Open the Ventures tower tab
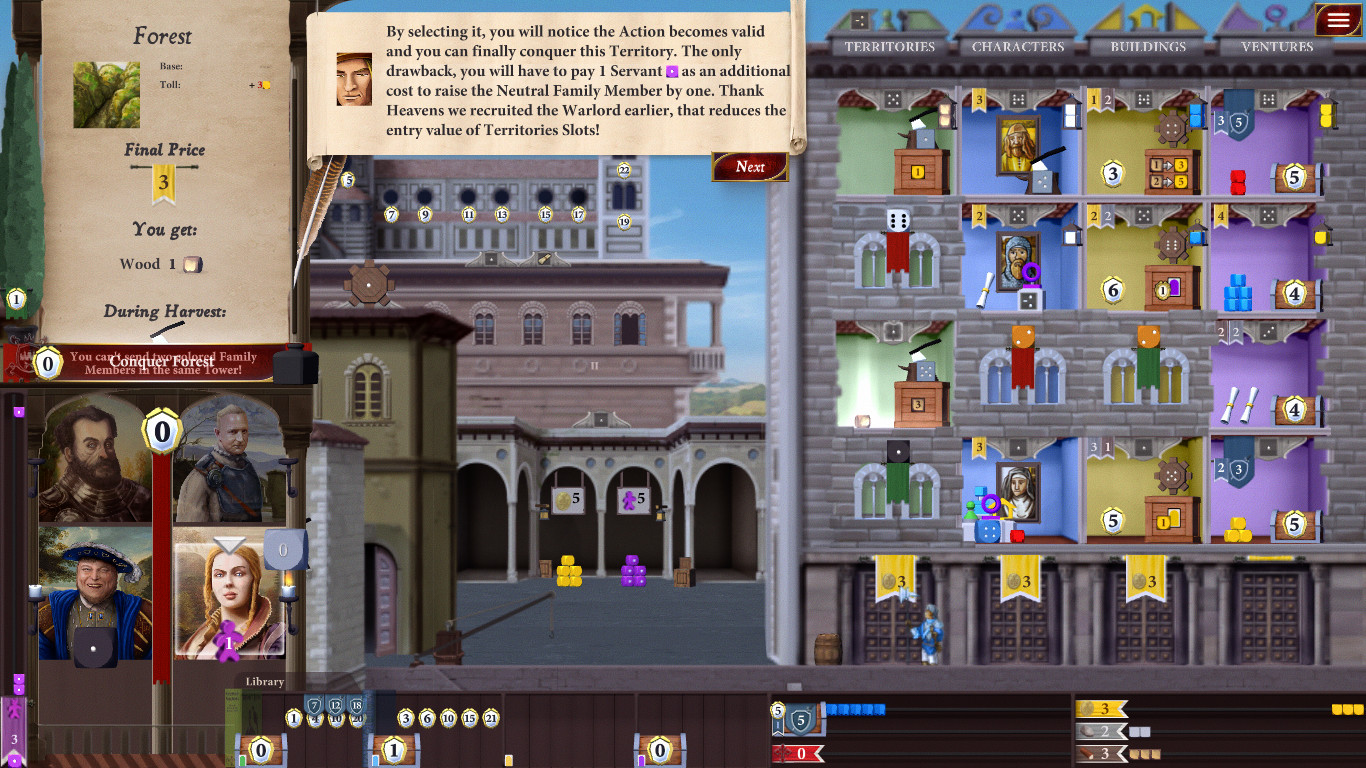Viewport: 1366px width, 768px height. [x=1277, y=46]
